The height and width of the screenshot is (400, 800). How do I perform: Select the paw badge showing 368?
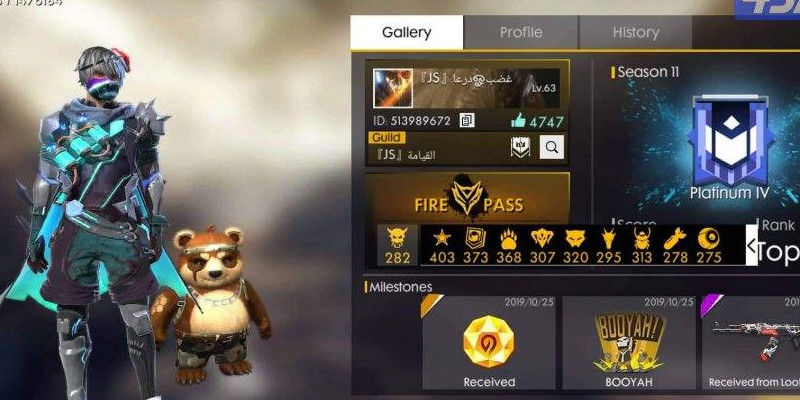click(508, 244)
